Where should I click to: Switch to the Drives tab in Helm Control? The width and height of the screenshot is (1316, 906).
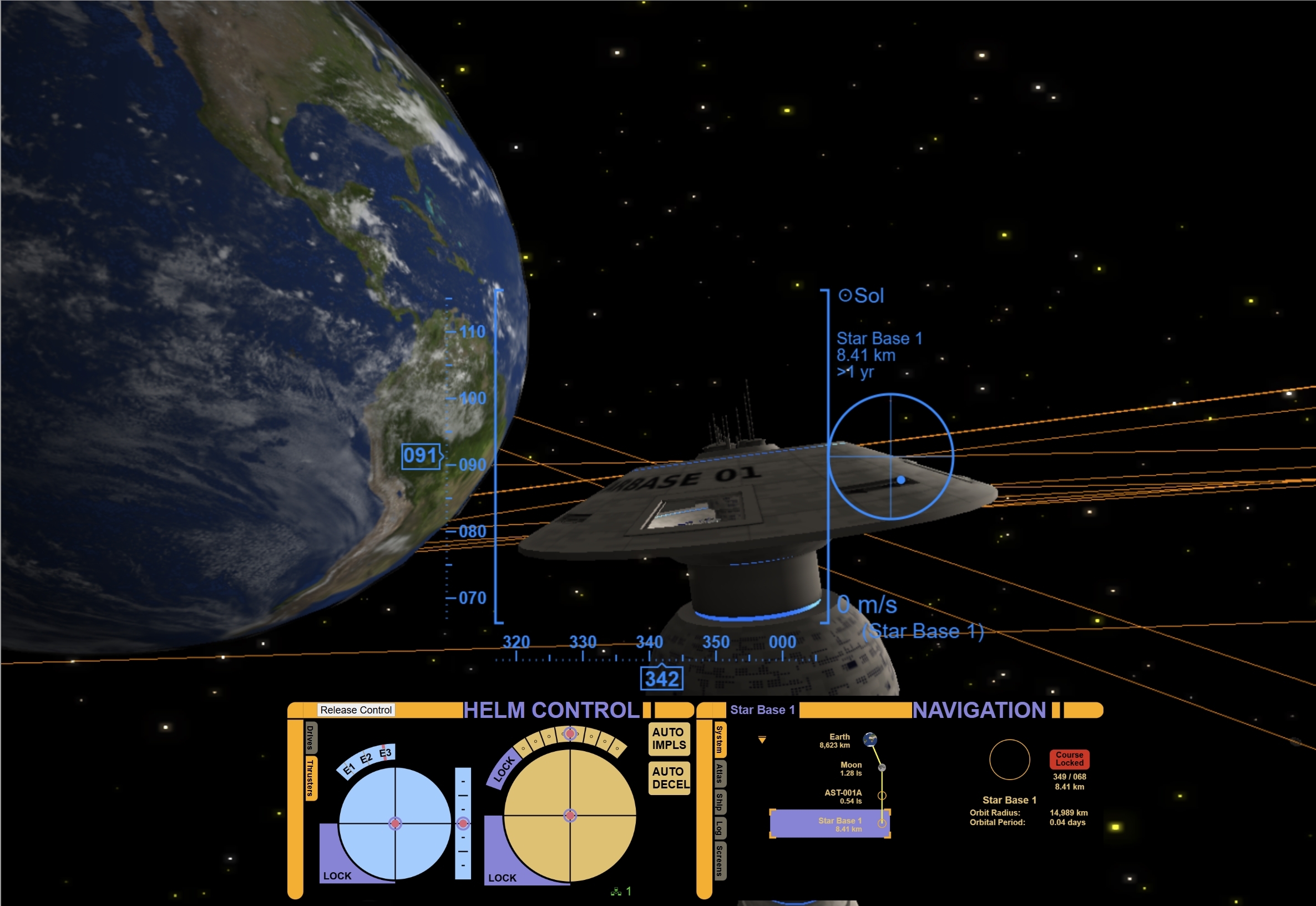pyautogui.click(x=310, y=738)
